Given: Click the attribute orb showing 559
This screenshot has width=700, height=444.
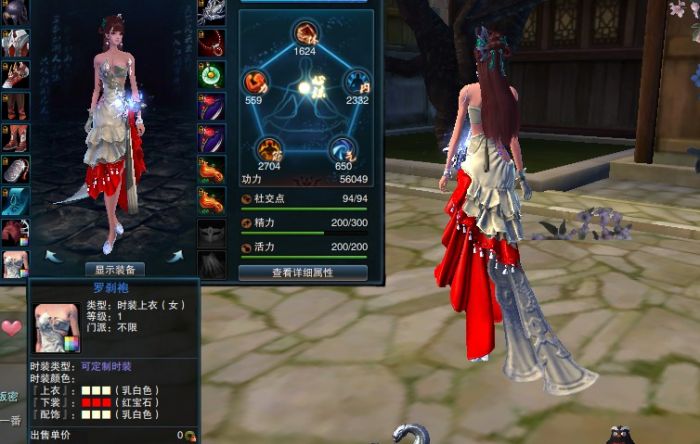Looking at the screenshot, I should tap(254, 82).
